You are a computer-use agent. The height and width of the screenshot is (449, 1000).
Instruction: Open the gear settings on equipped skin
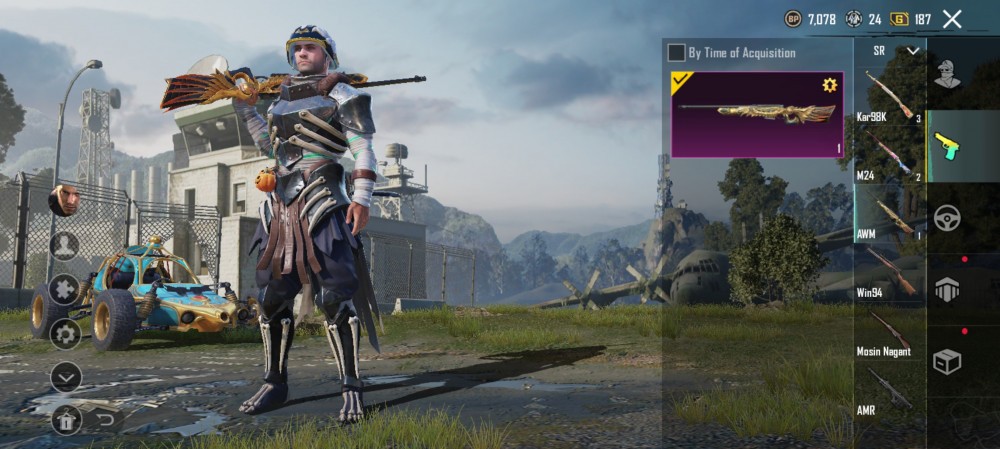[829, 85]
